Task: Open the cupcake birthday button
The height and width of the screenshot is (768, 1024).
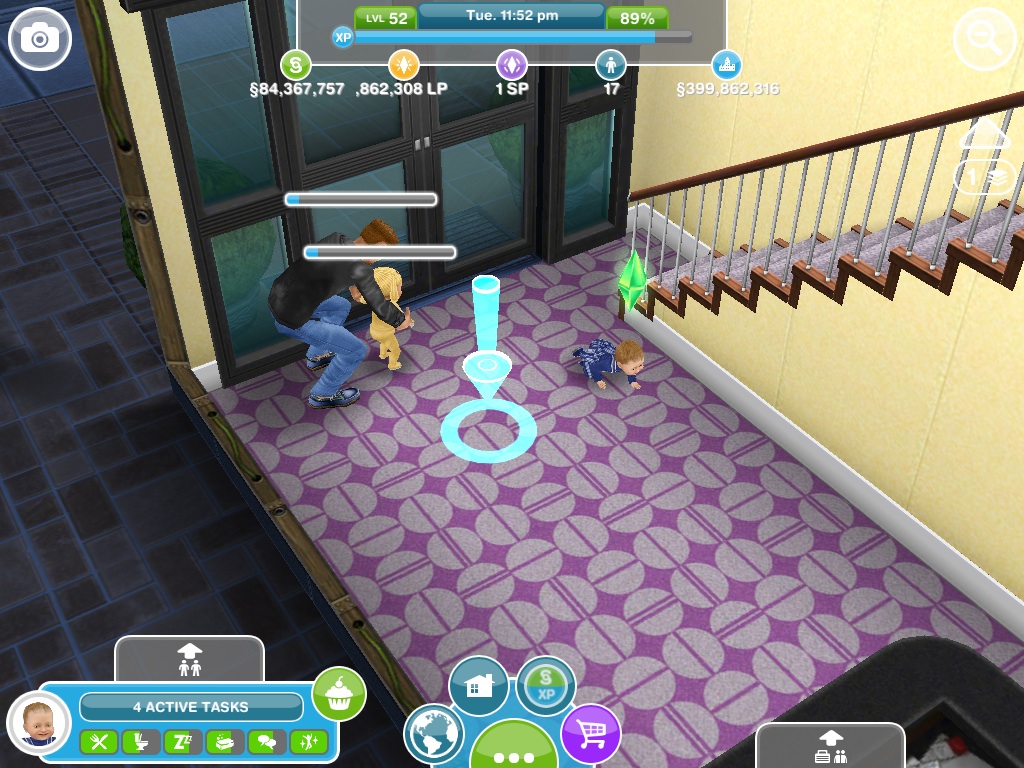Action: [339, 693]
